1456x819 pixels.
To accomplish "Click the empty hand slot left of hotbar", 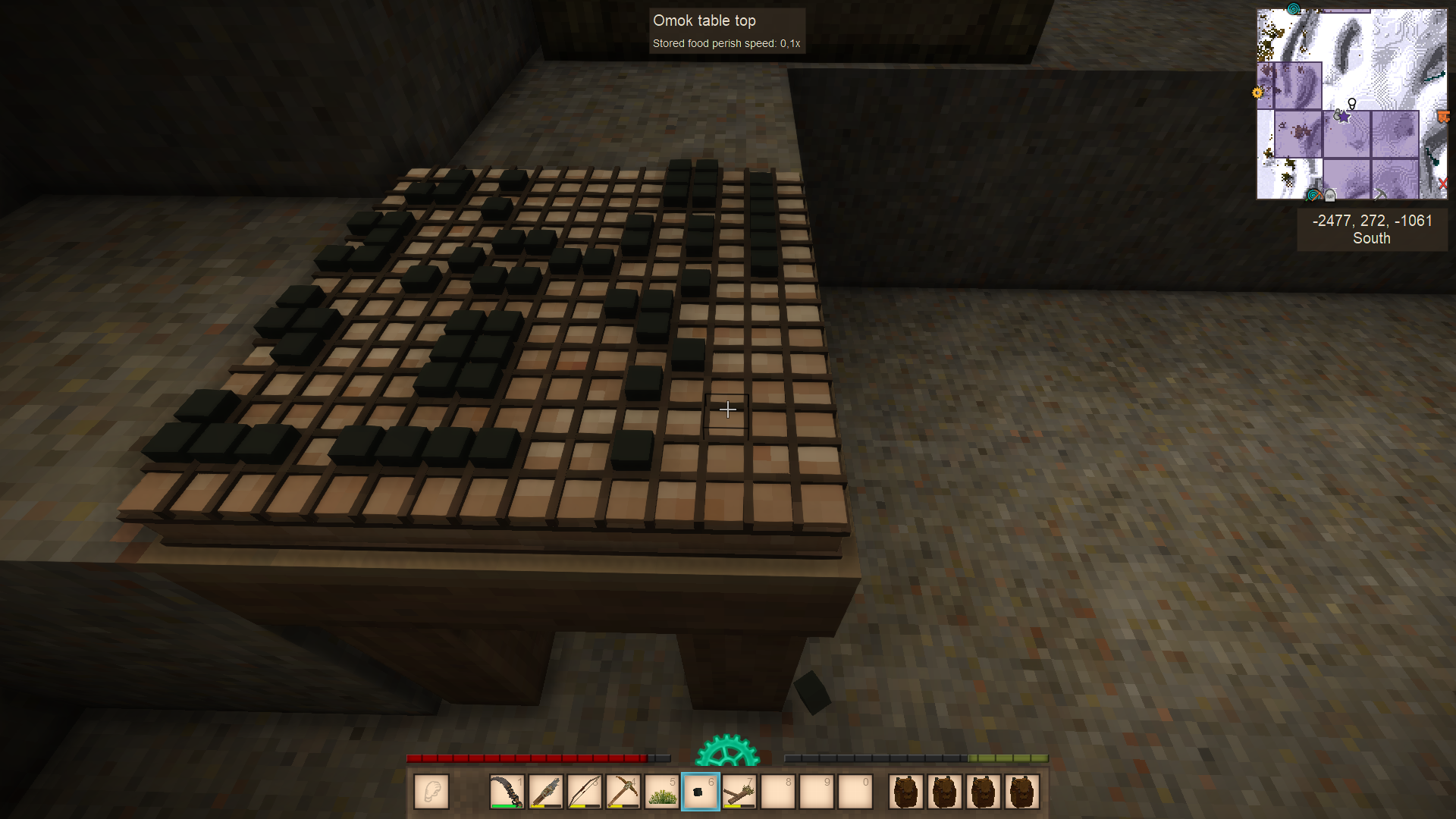I will pyautogui.click(x=431, y=792).
